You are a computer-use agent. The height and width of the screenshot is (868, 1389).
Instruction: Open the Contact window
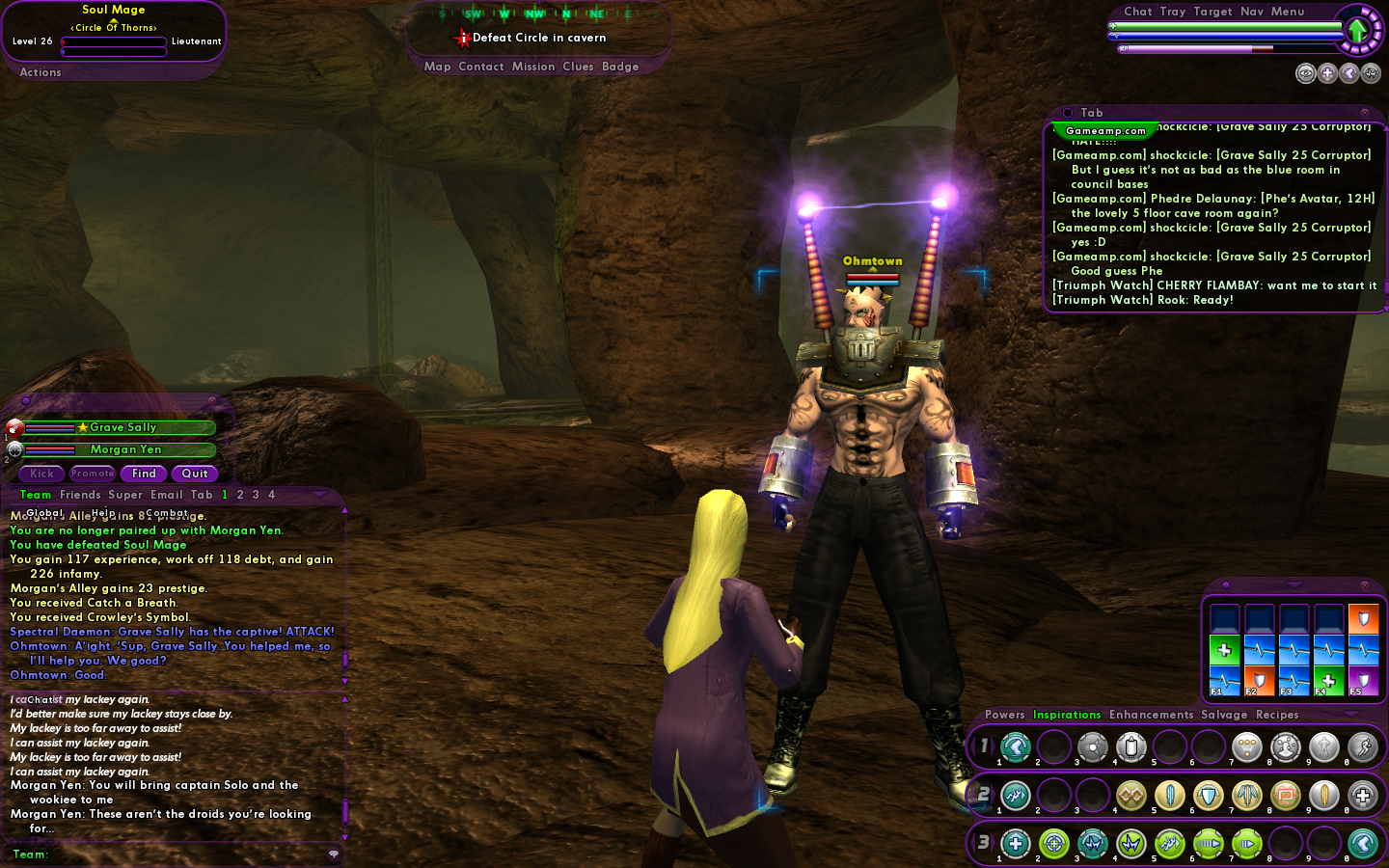click(481, 67)
